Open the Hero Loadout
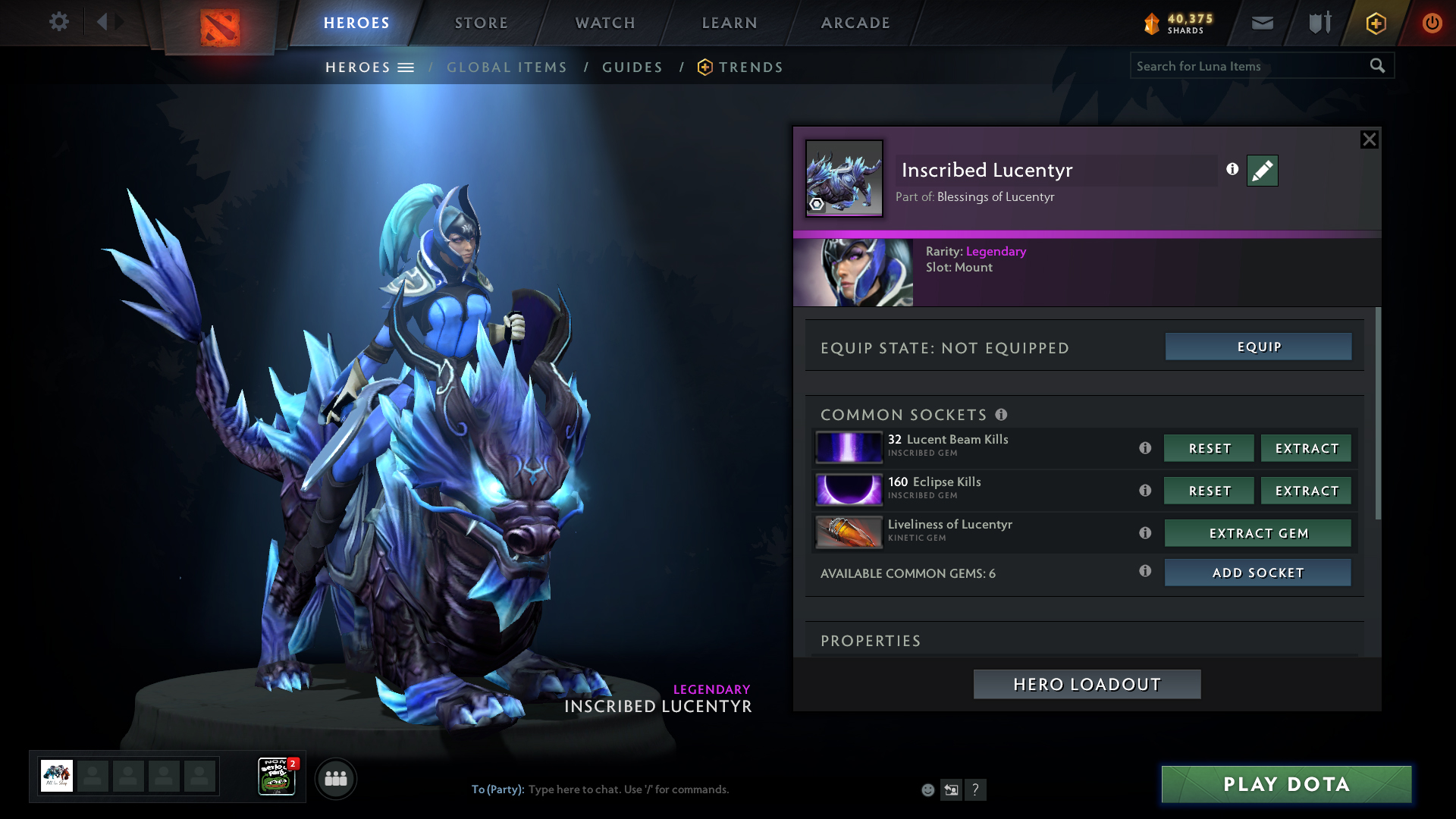 (1087, 684)
